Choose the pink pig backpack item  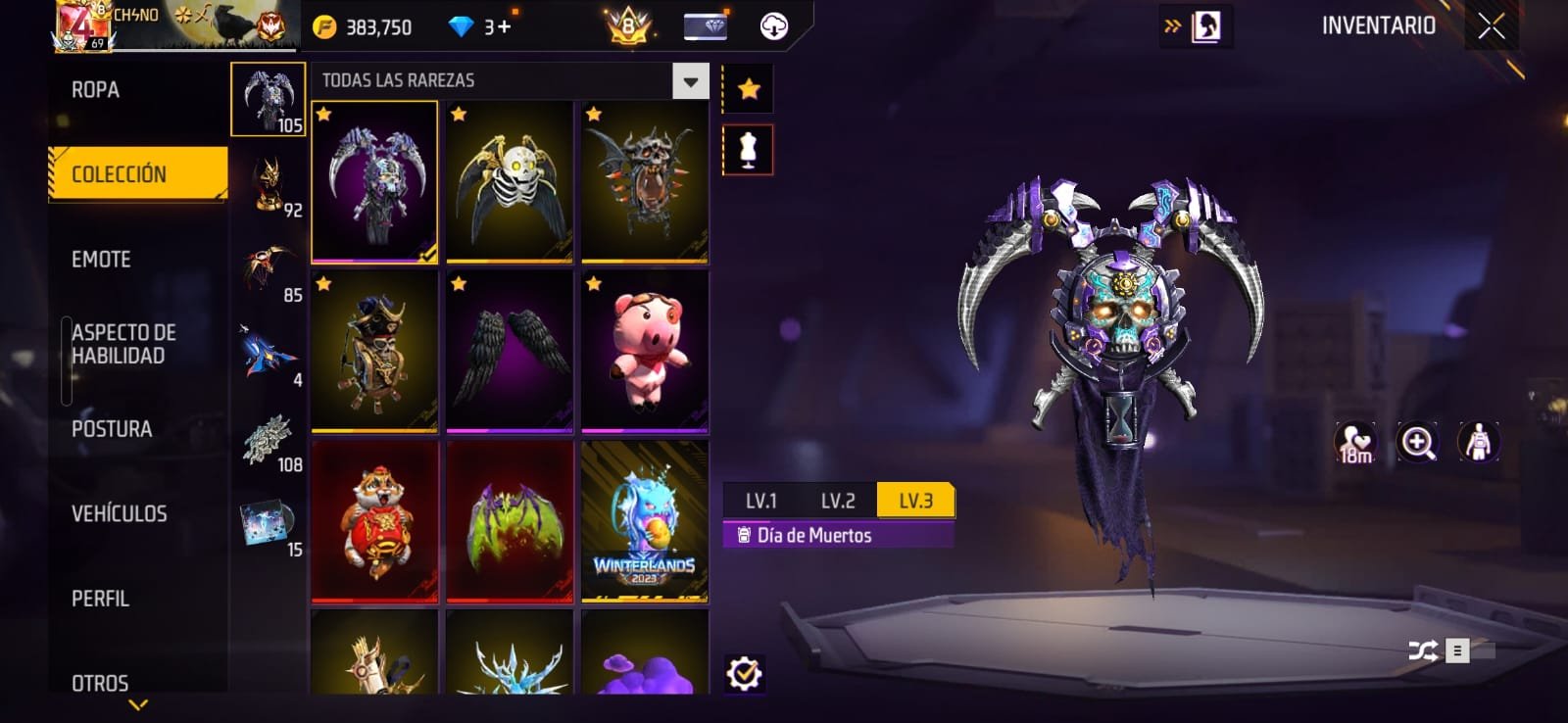pyautogui.click(x=644, y=350)
